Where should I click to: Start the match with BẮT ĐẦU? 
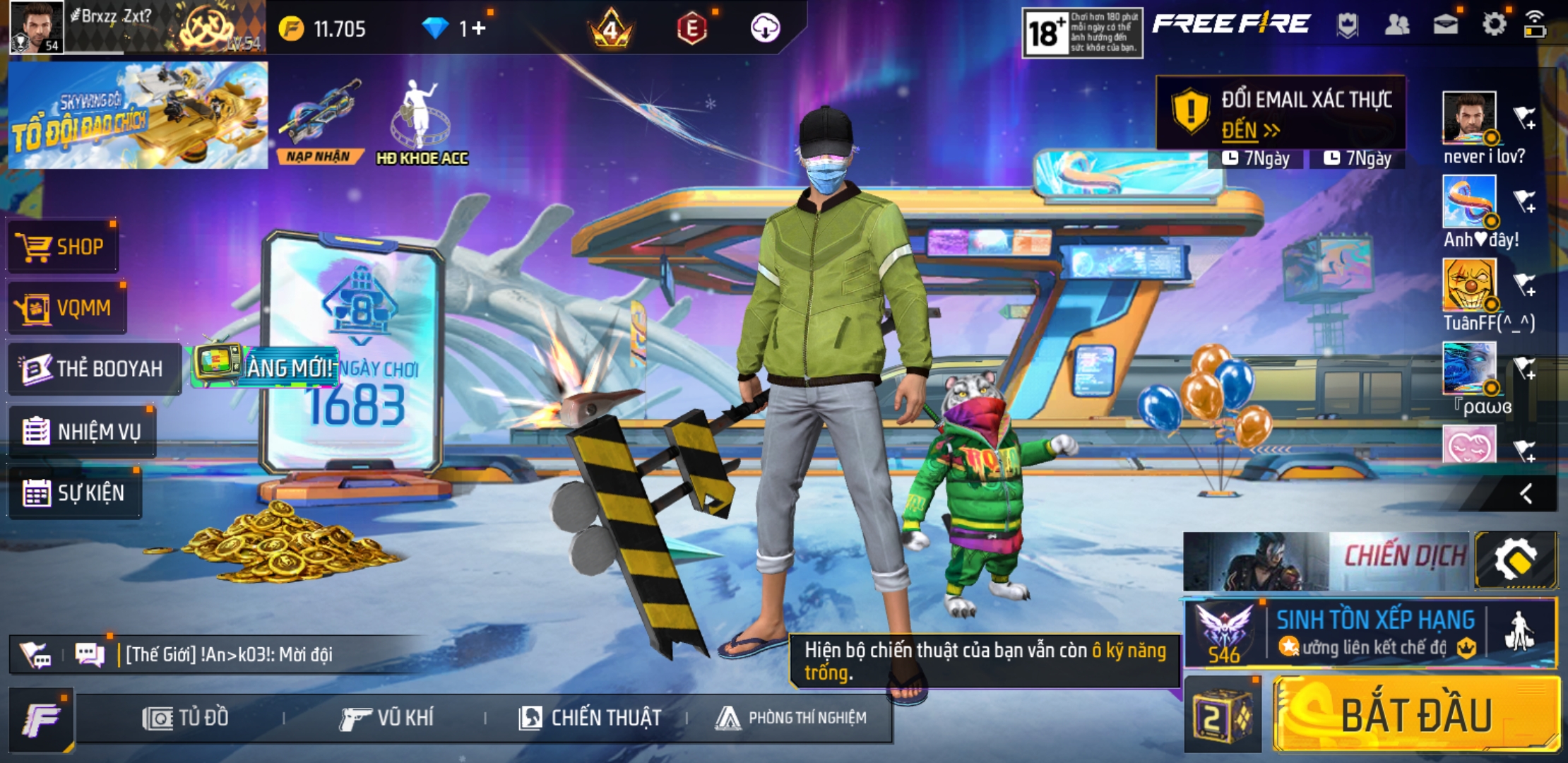pyautogui.click(x=1416, y=715)
